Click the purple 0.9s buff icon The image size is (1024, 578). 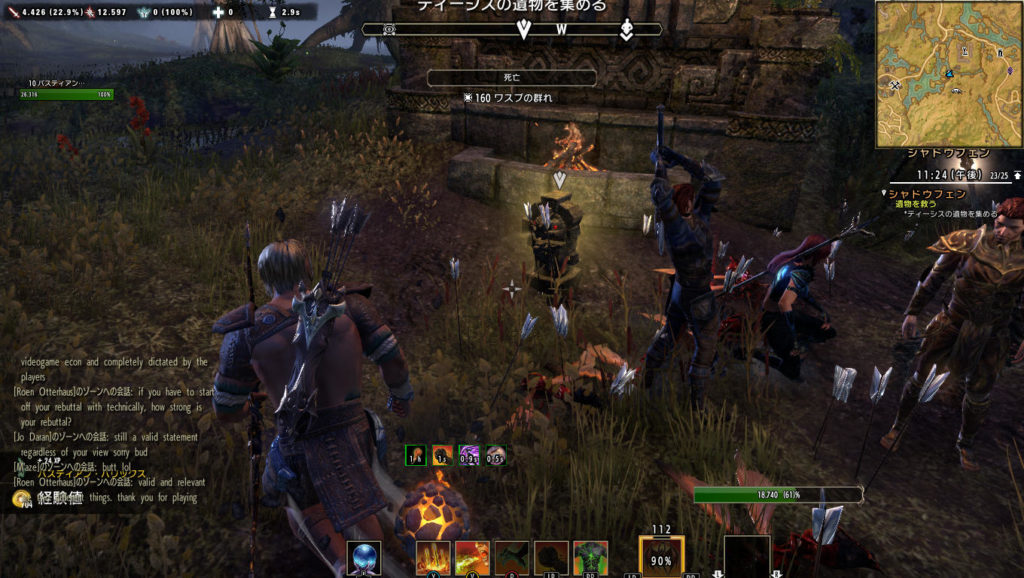[x=468, y=455]
